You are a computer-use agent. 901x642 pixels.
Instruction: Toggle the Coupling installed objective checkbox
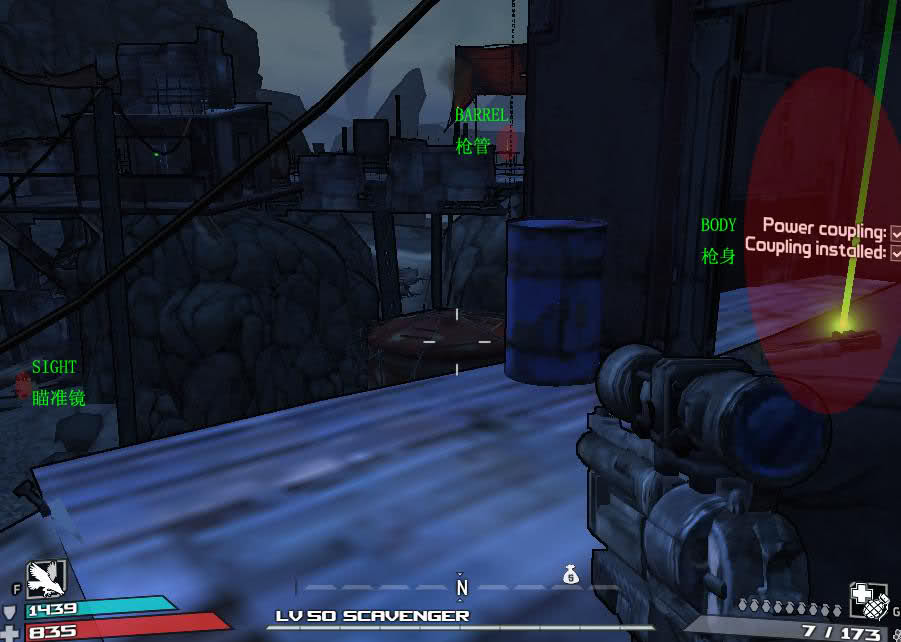[x=895, y=253]
